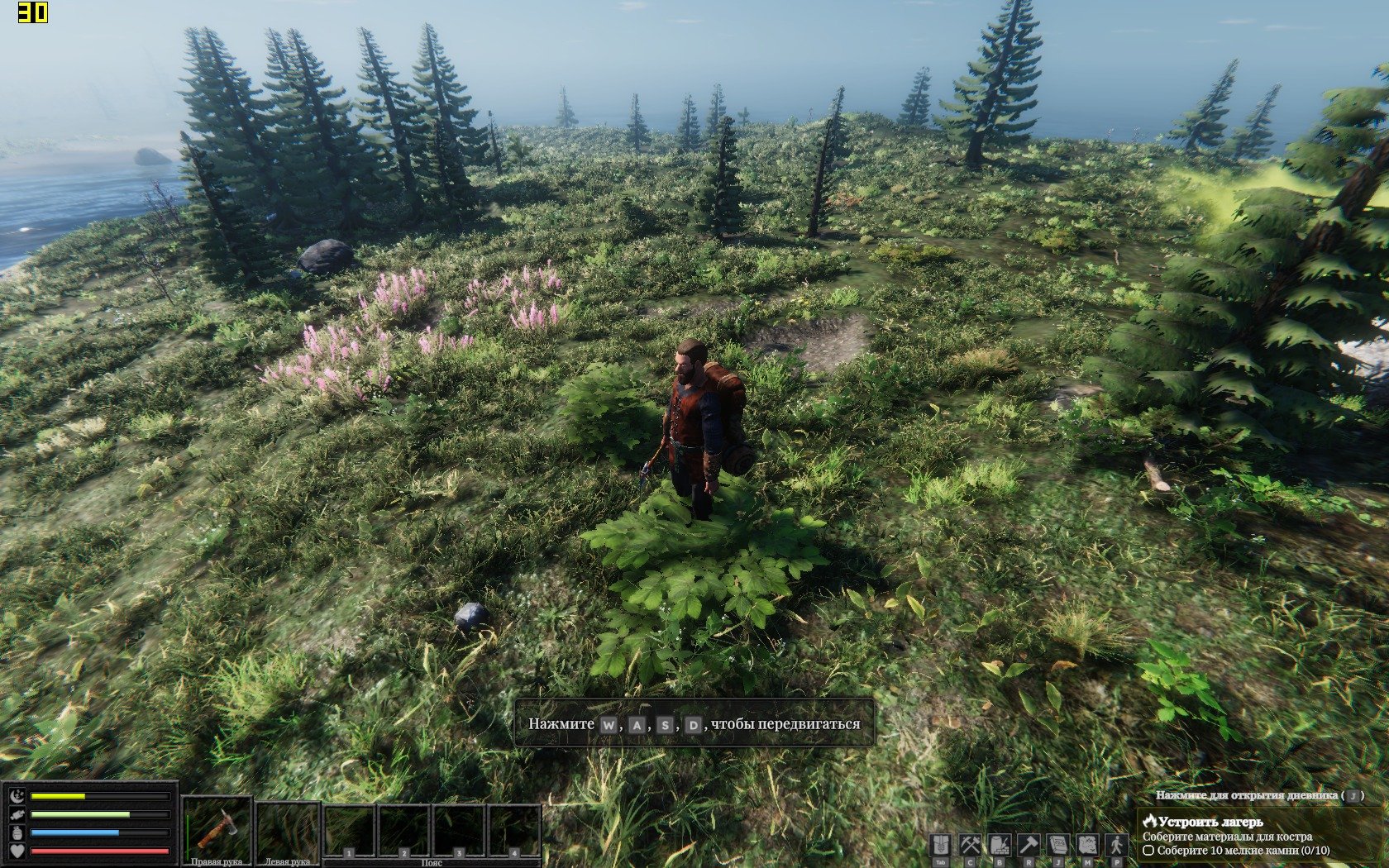1389x868 pixels.
Task: Toggle the walking figure icon
Action: [x=1117, y=845]
